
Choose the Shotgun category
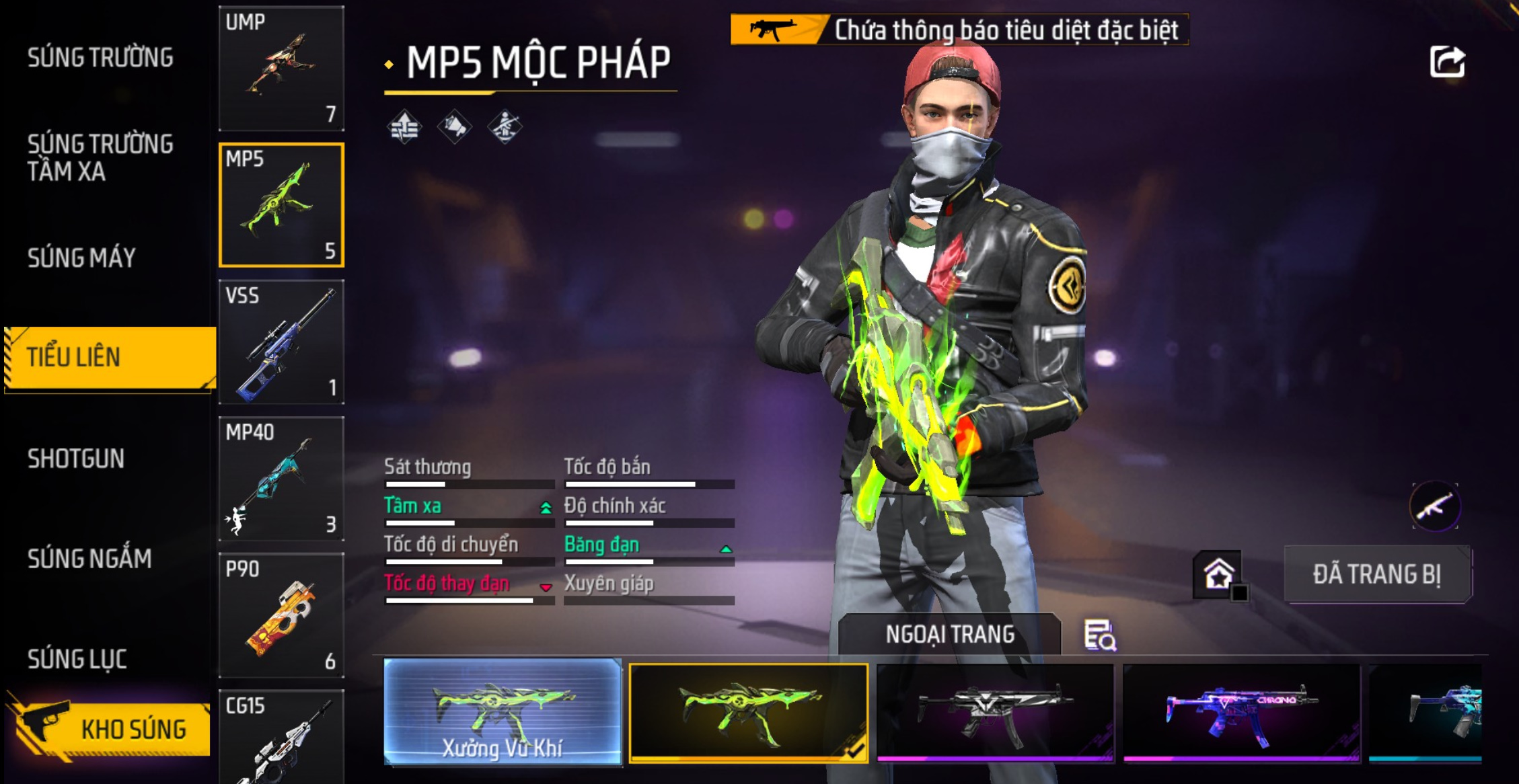click(x=76, y=459)
